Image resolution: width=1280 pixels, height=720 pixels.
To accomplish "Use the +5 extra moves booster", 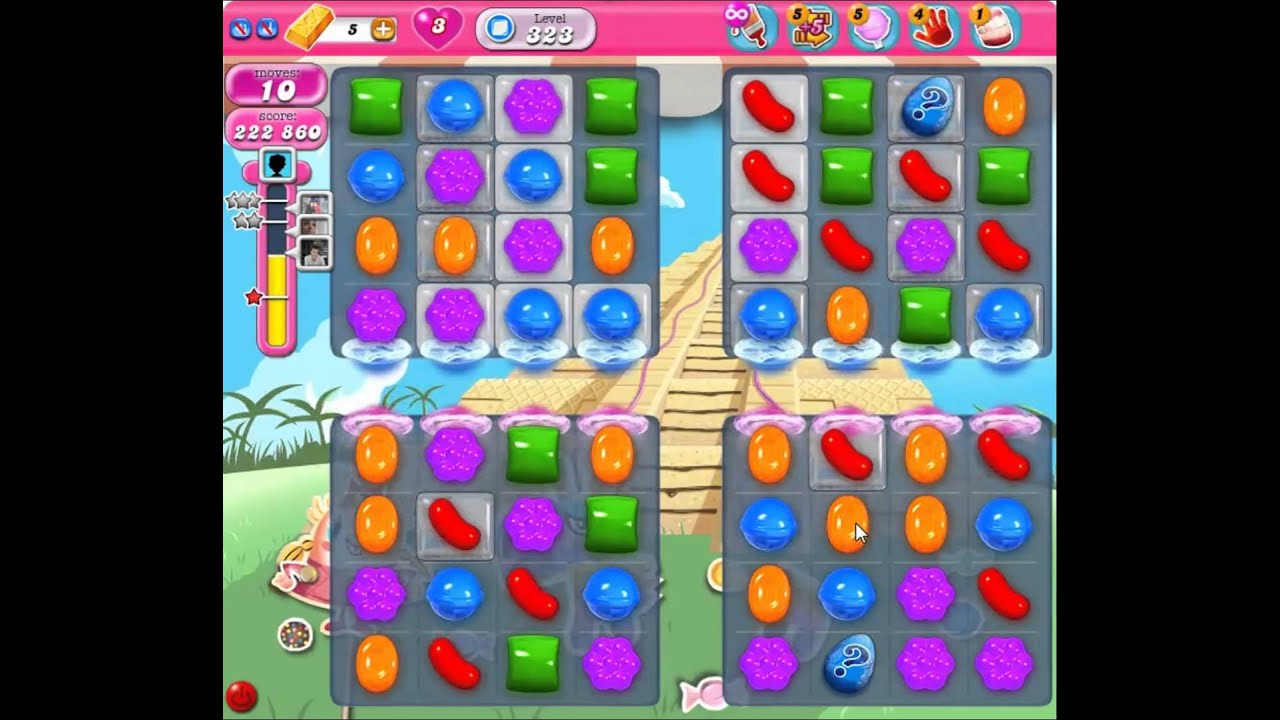I will point(812,27).
